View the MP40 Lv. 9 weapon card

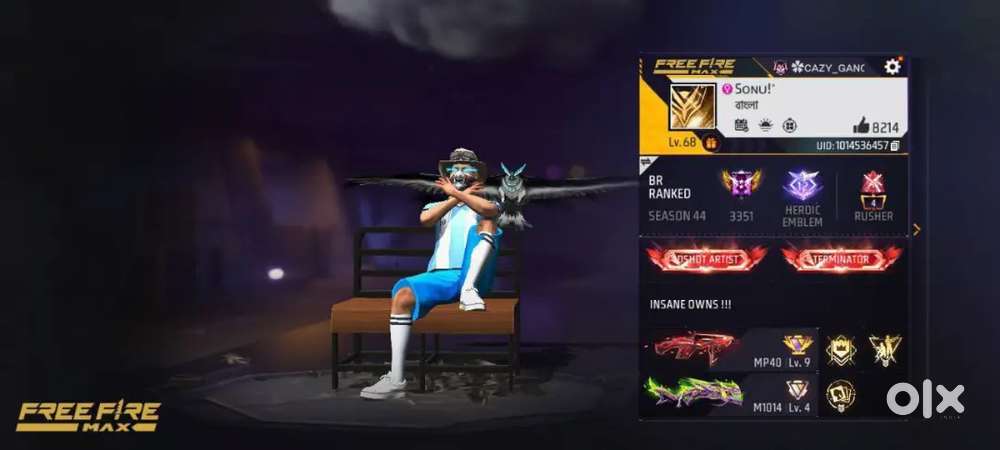pos(729,348)
